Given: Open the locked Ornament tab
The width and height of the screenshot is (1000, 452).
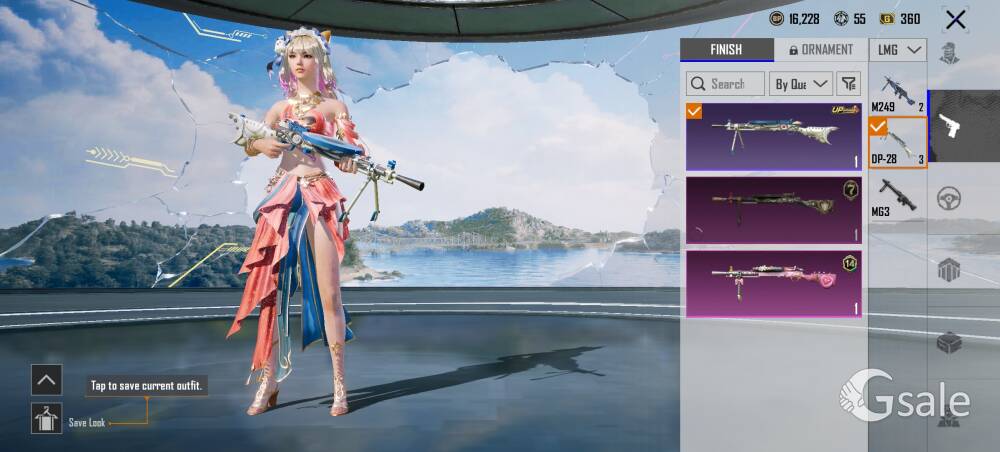Looking at the screenshot, I should (821, 50).
